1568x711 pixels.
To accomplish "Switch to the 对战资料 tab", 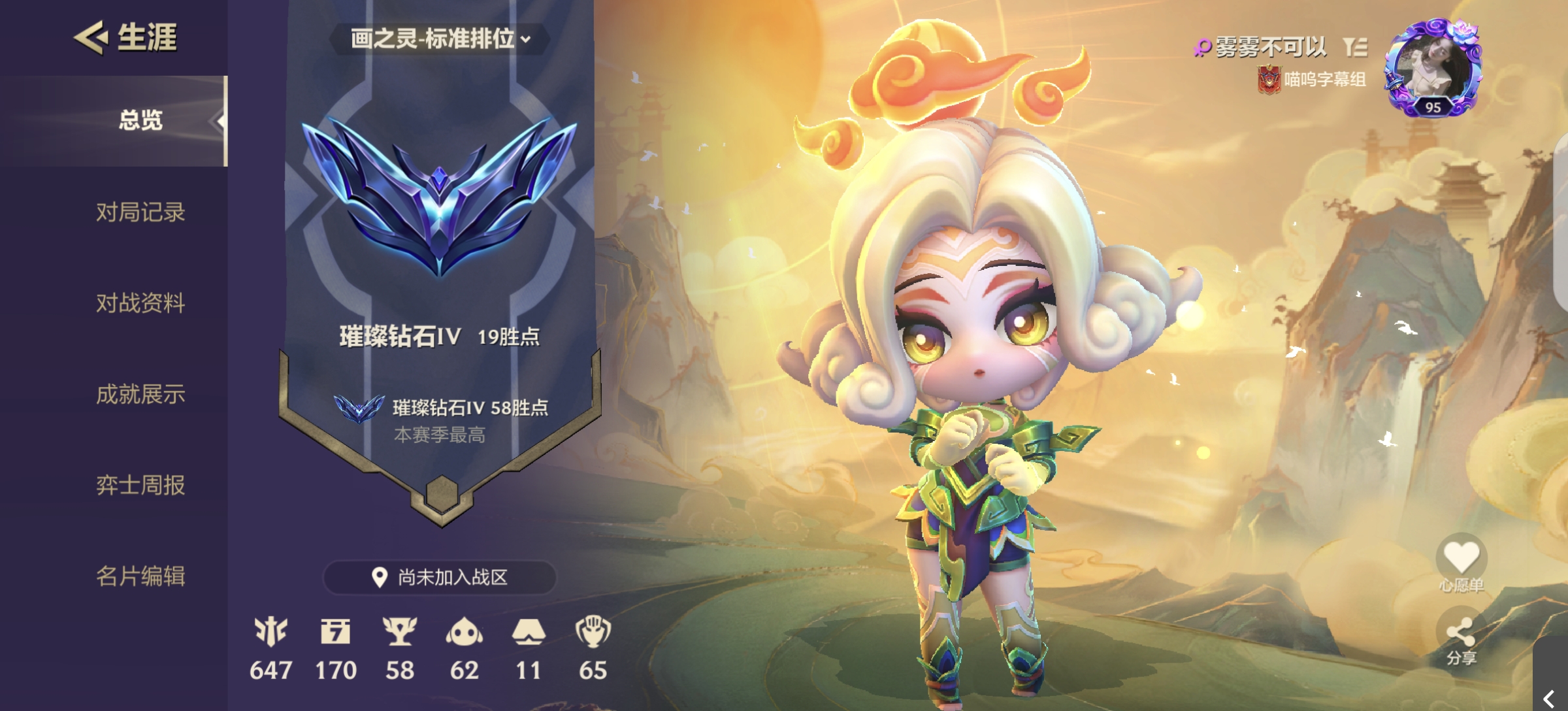I will click(x=140, y=303).
